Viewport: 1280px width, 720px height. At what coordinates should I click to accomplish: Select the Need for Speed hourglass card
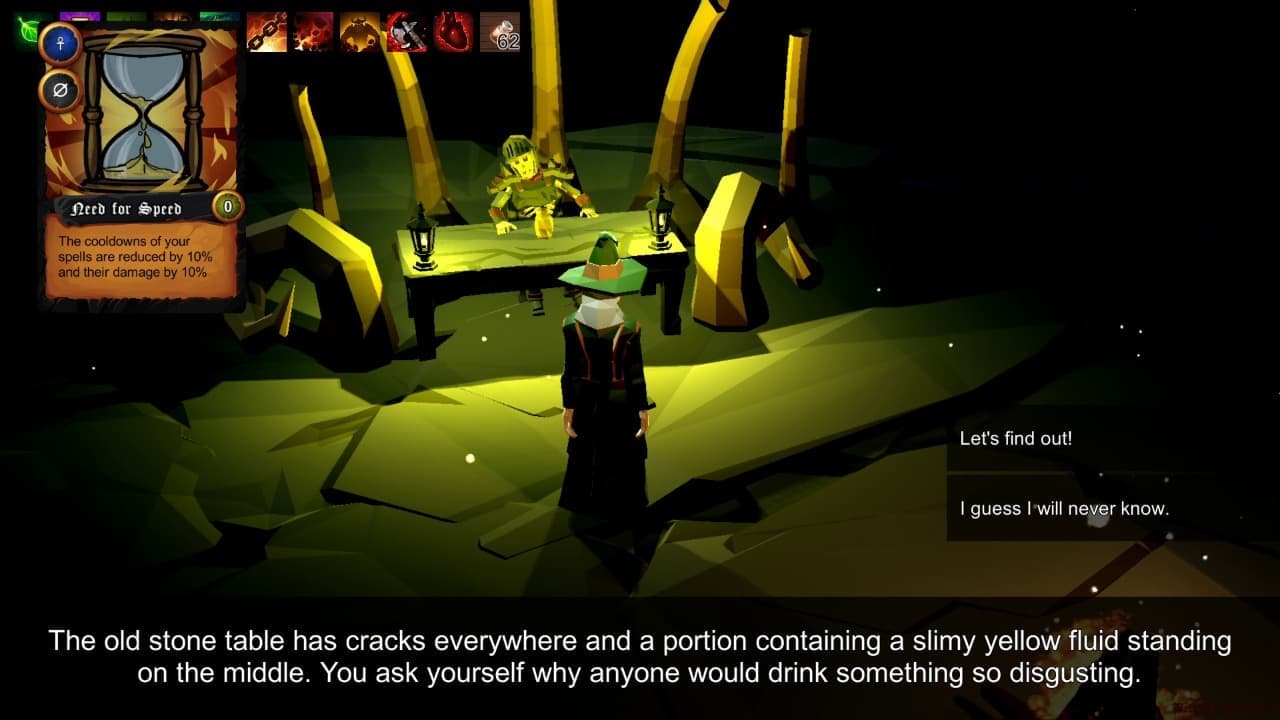tap(144, 160)
